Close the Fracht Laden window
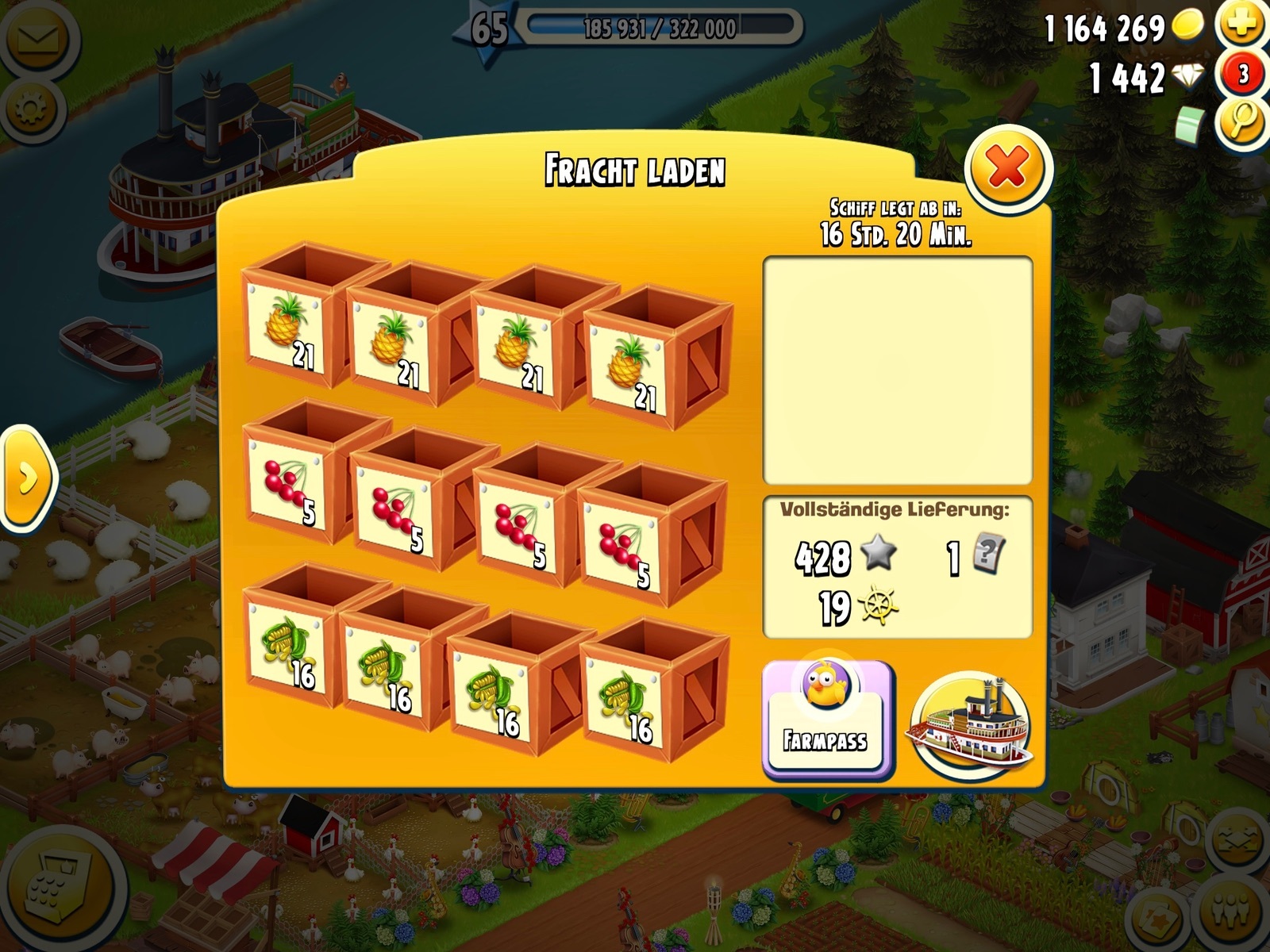Image resolution: width=1270 pixels, height=952 pixels. [1008, 167]
